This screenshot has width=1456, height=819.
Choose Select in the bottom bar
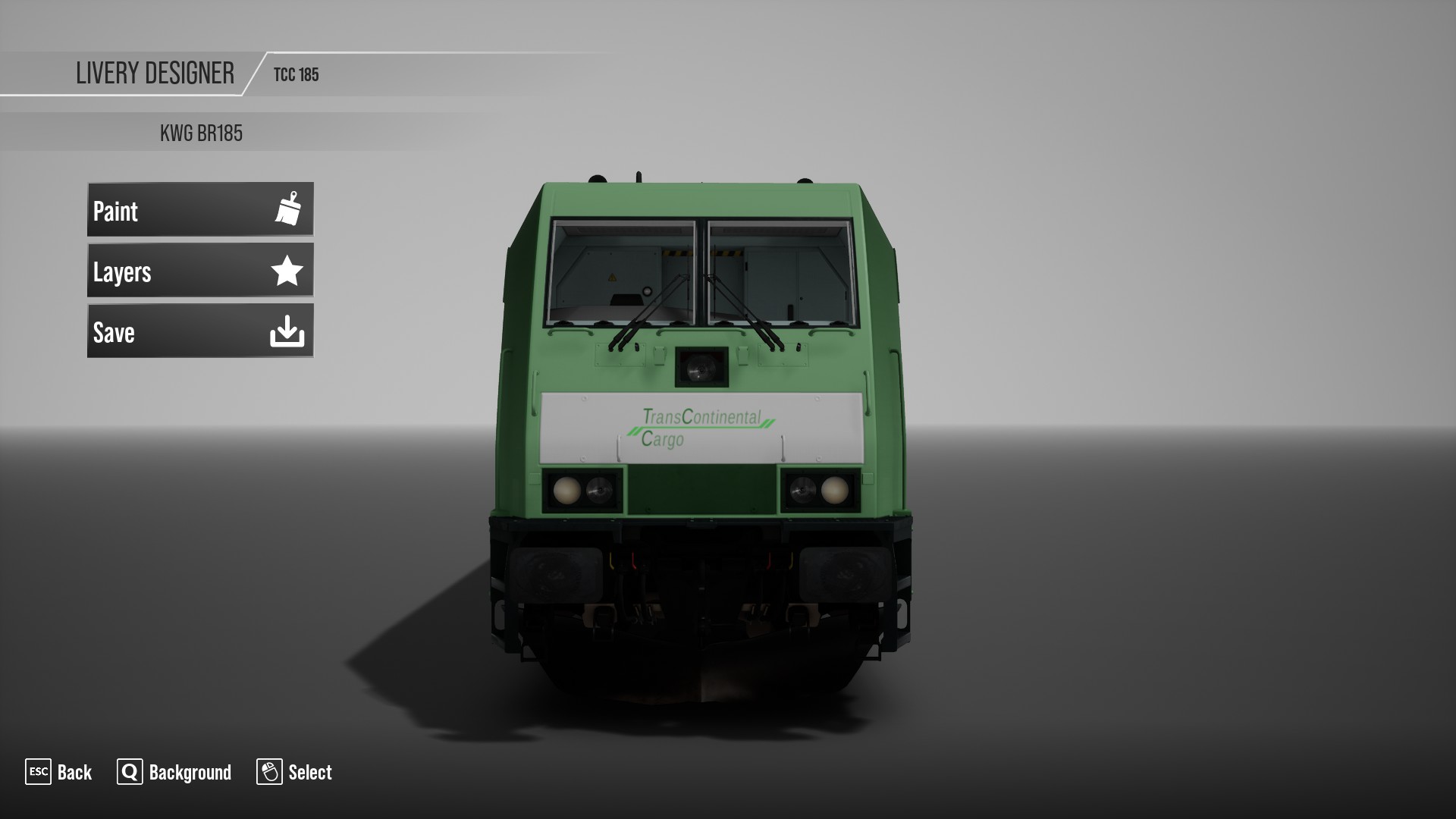coord(310,773)
